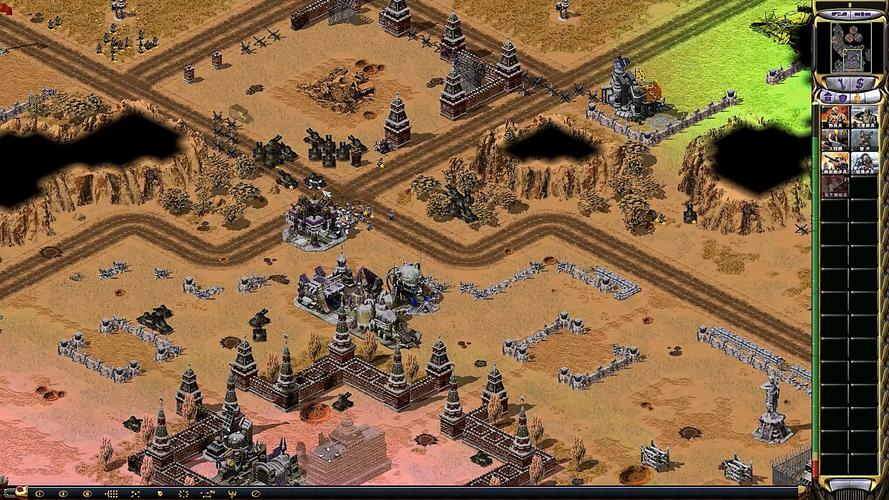Select the highlighted infantry build tab
Screen dimensions: 889x500
857,97
